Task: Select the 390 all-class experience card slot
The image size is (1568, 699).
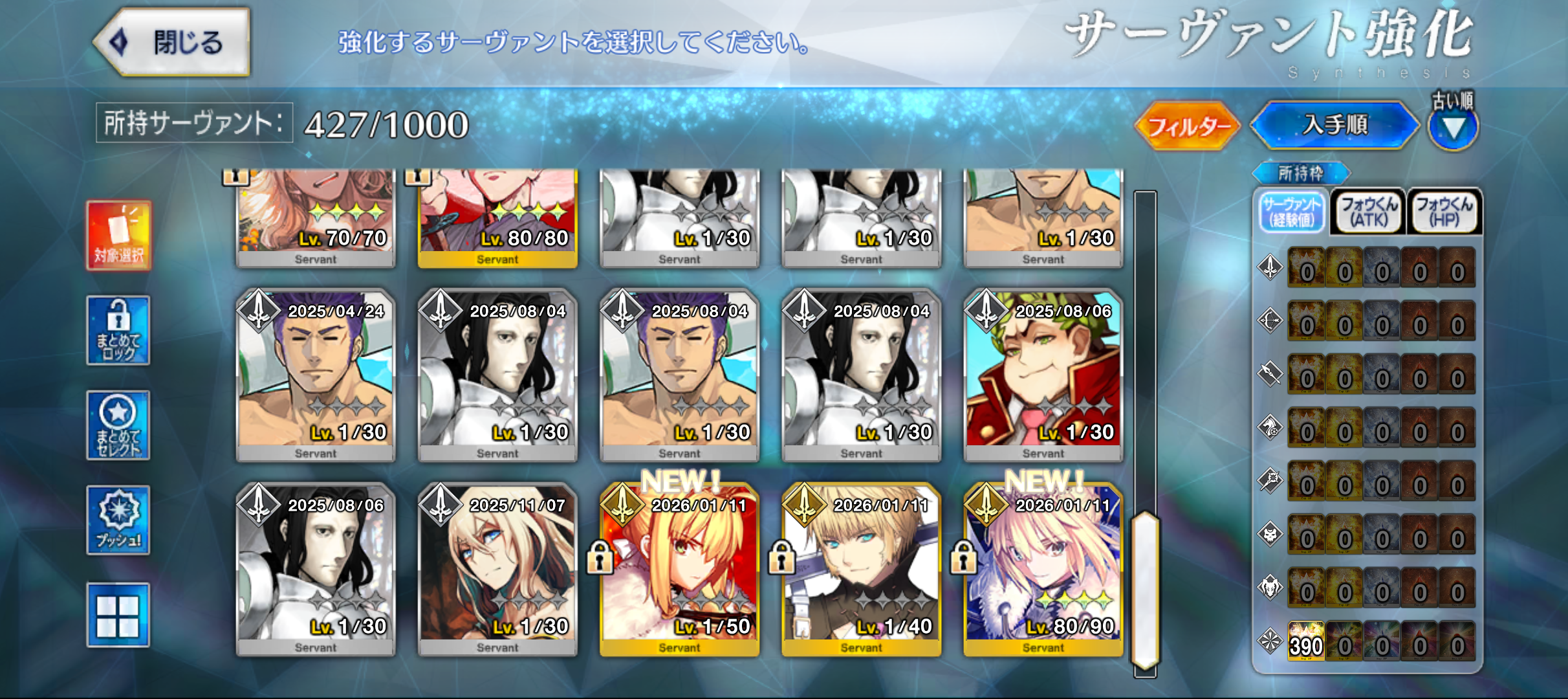Action: point(1306,641)
